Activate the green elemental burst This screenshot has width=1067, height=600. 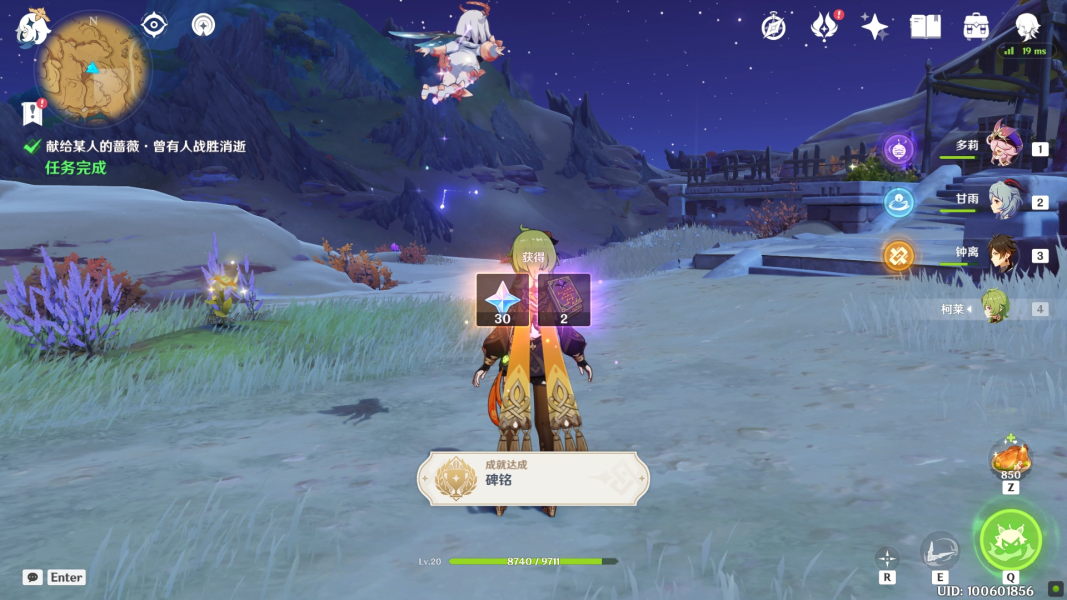(1010, 540)
